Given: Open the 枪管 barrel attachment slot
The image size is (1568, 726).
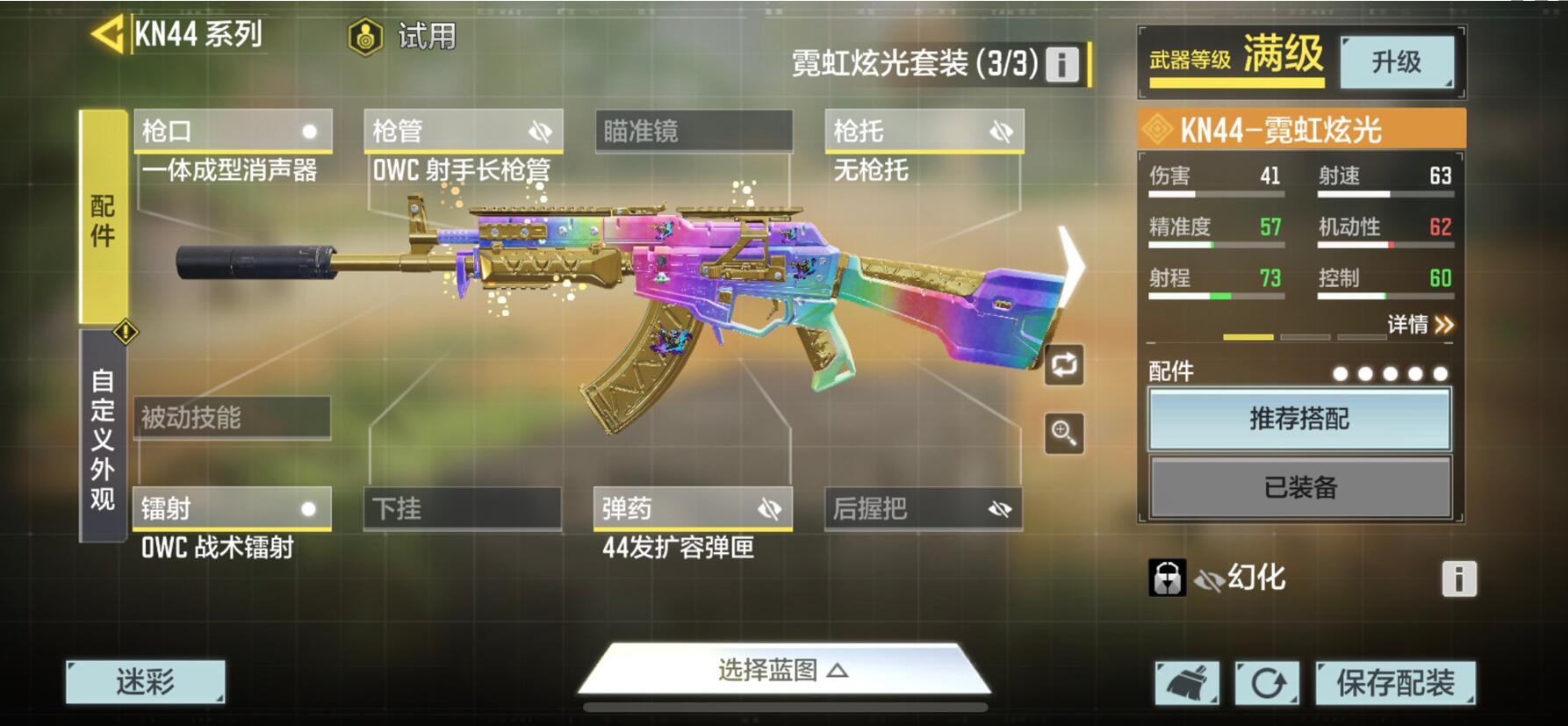Looking at the screenshot, I should point(463,132).
